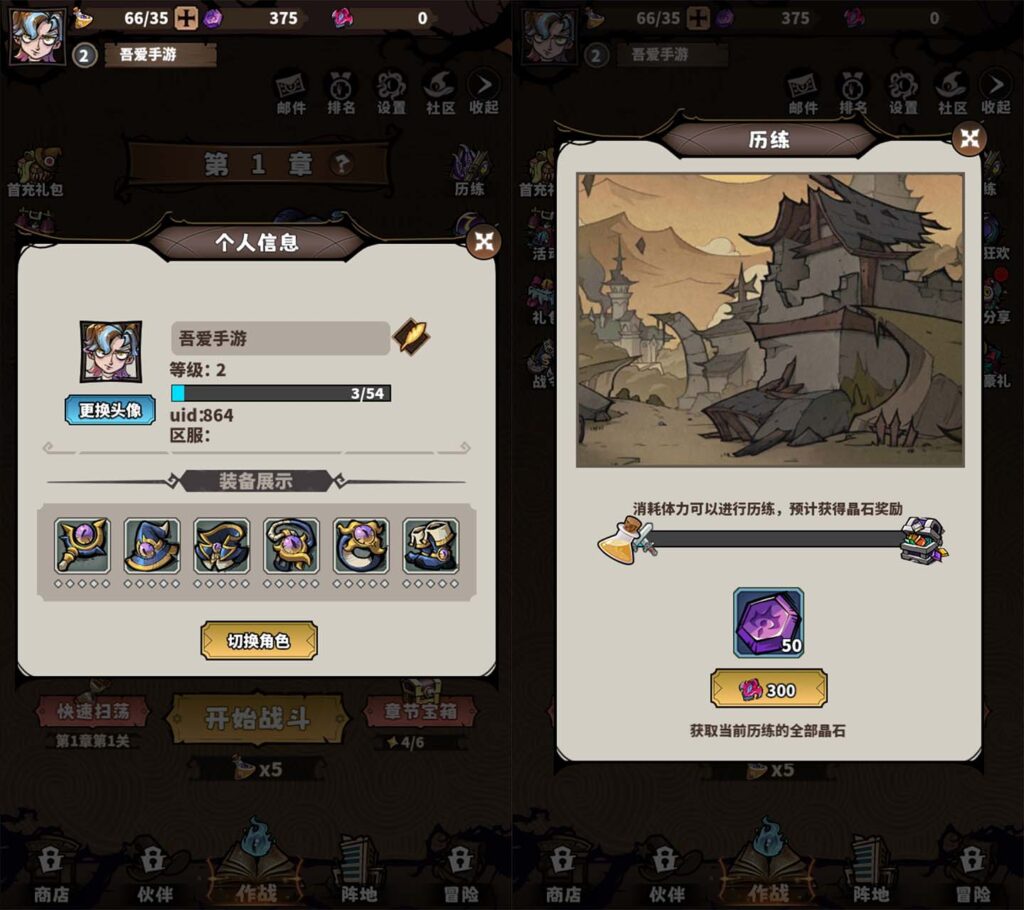This screenshot has height=910, width=1024.
Task: Open 快速扫荡 quick sweep
Action: click(x=92, y=712)
